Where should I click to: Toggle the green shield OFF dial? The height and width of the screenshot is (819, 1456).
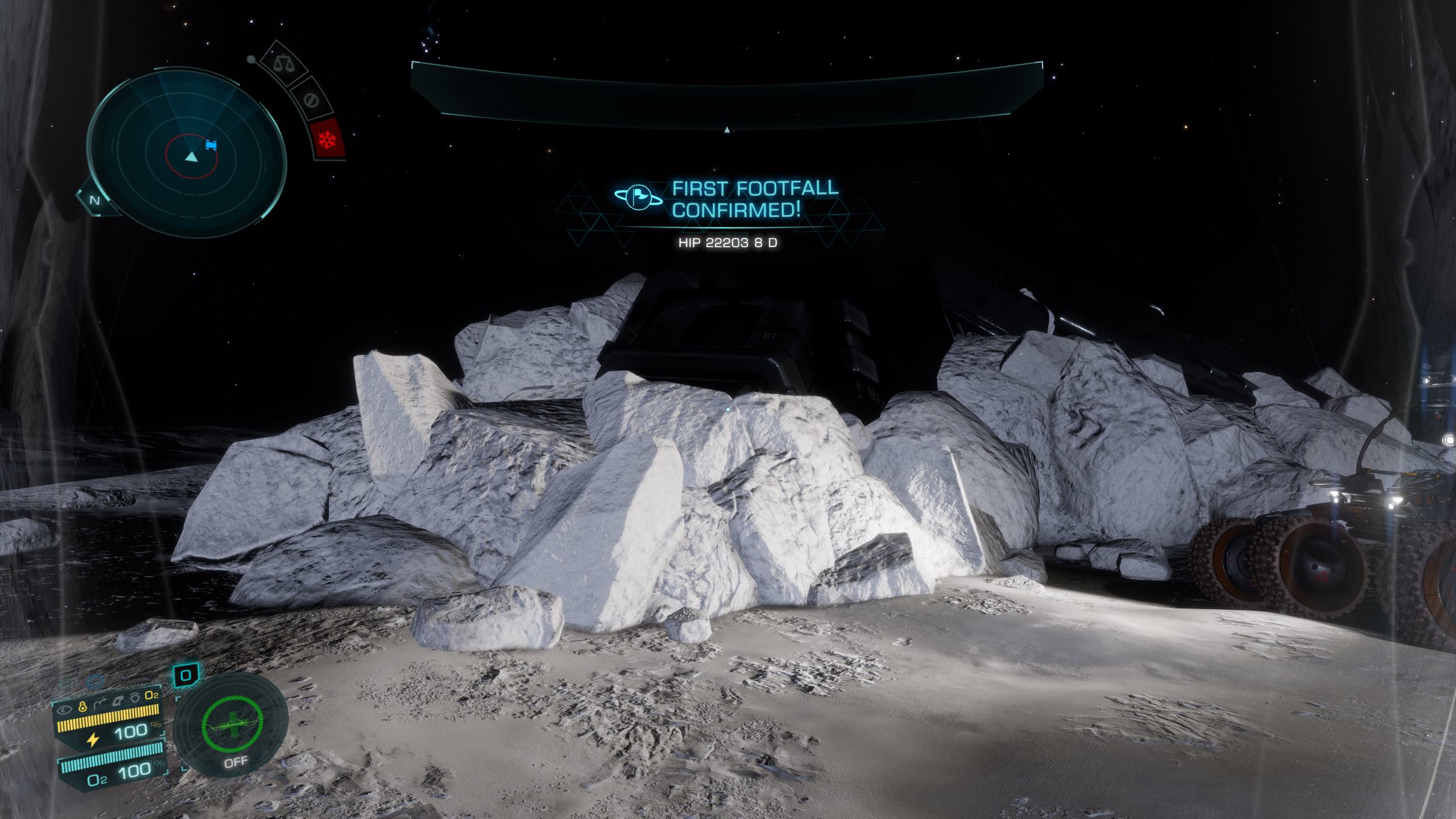[x=233, y=729]
